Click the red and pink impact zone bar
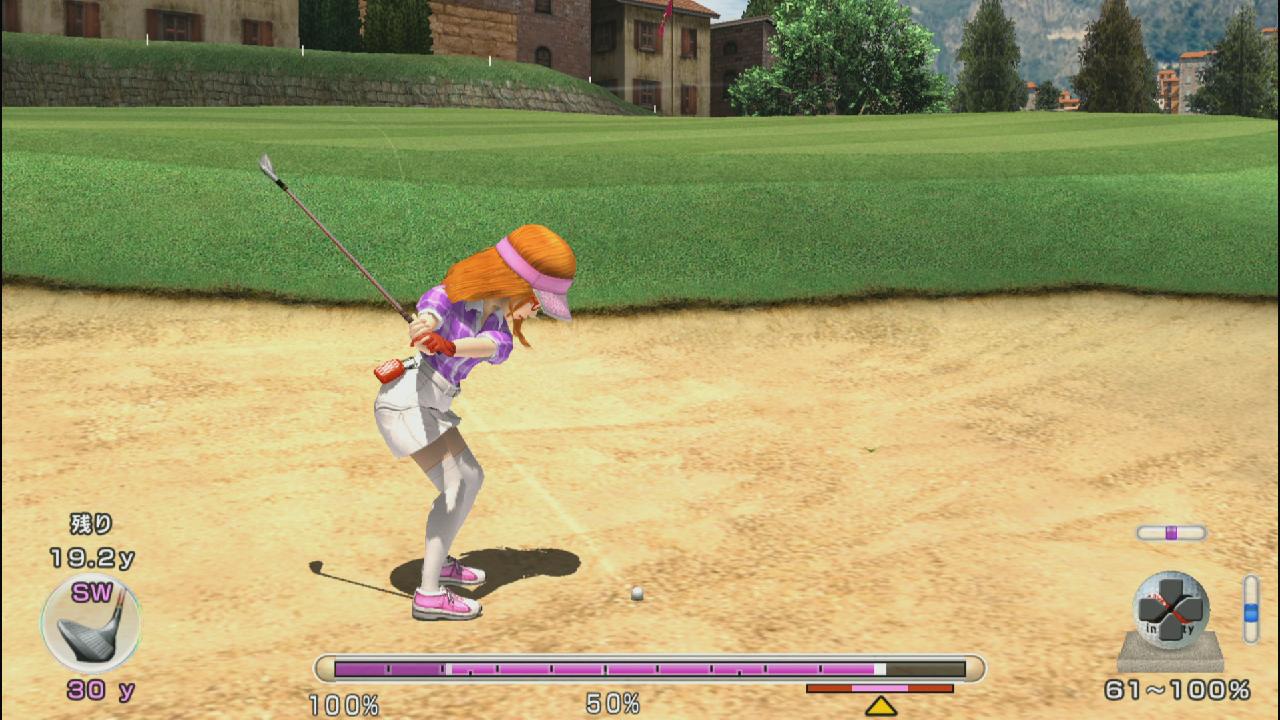The height and width of the screenshot is (720, 1280). (879, 688)
